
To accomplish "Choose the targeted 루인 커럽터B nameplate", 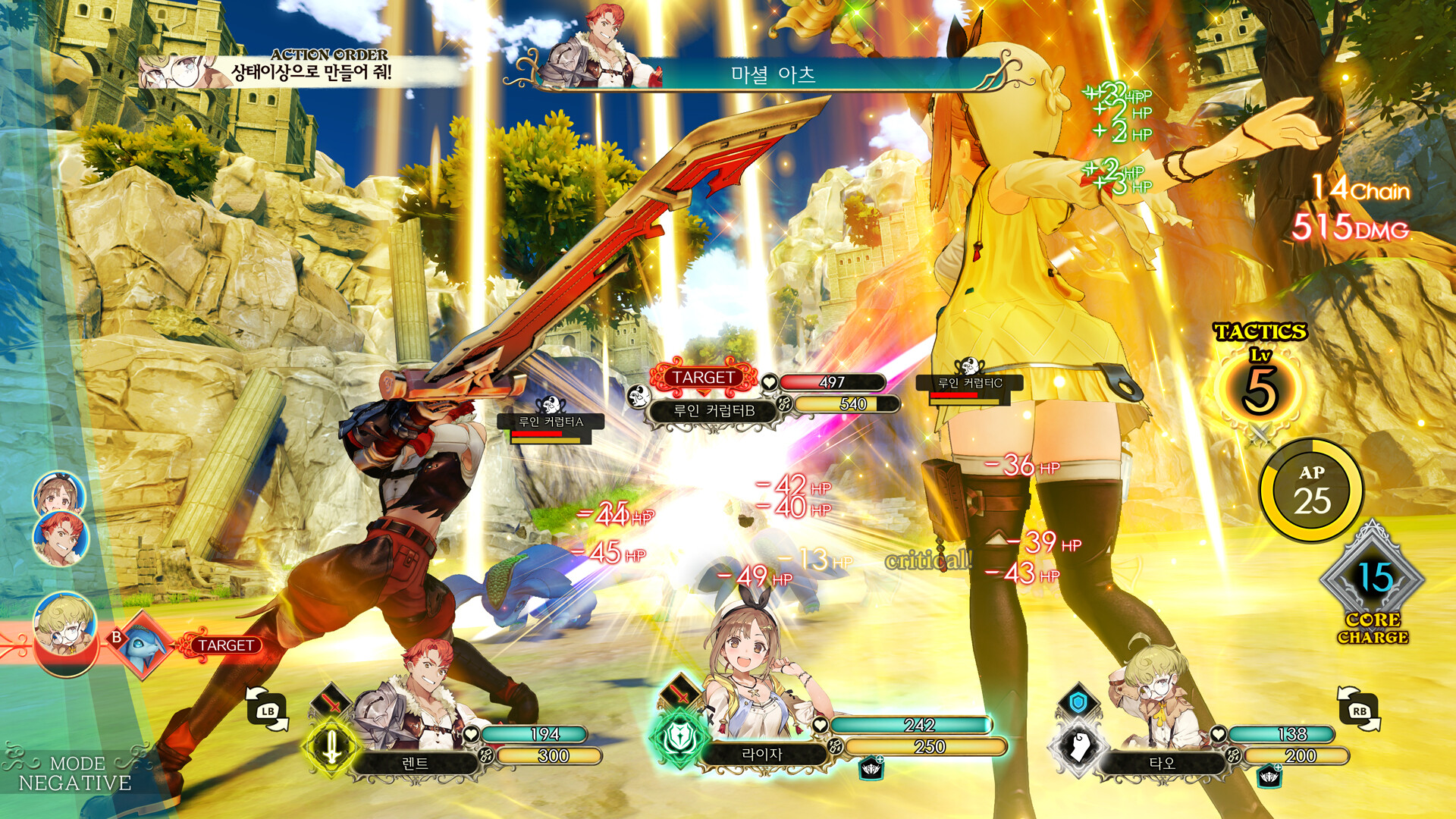I will (714, 411).
